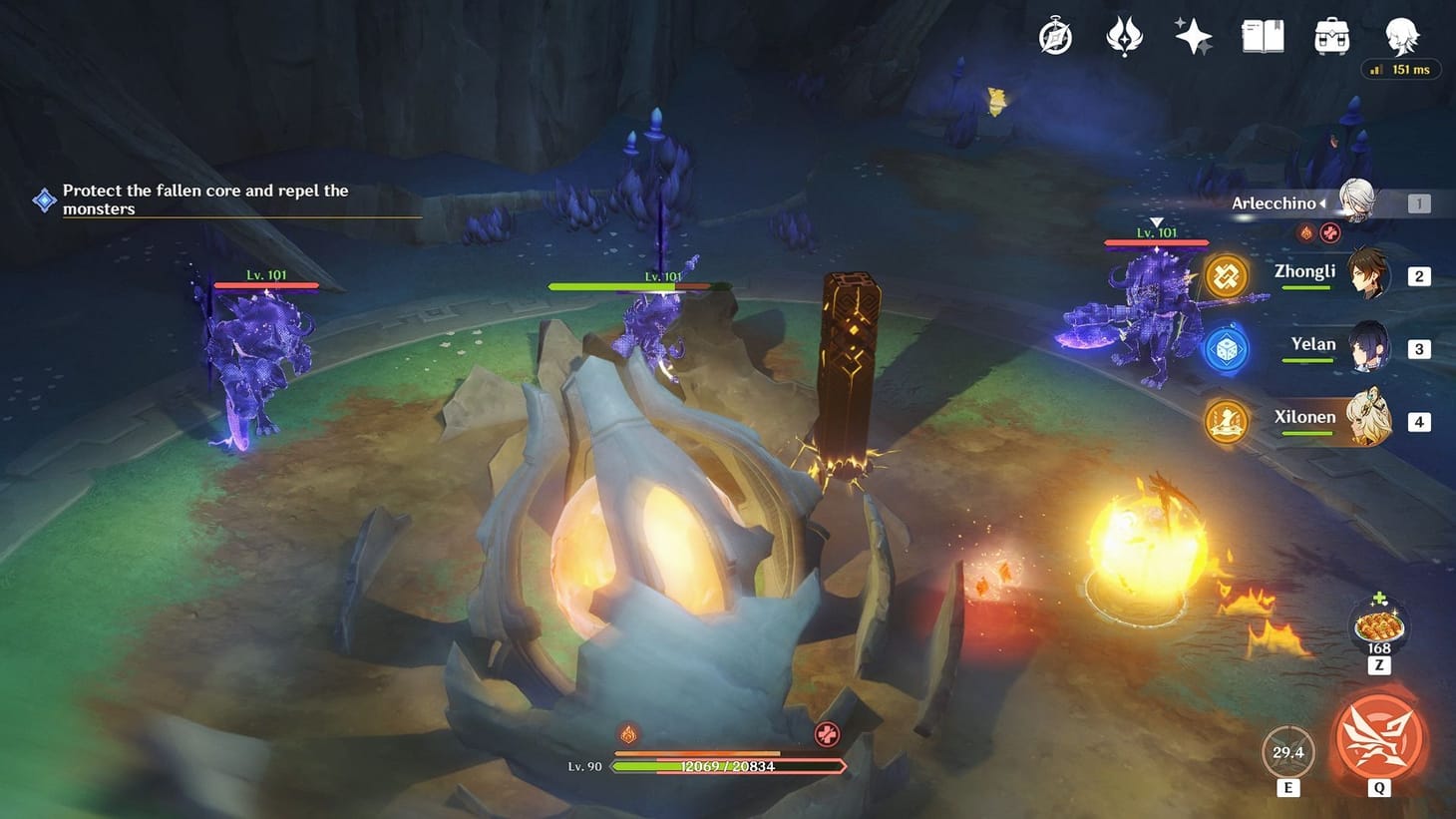Cast the Elemental Burst with the Q icon

(x=1378, y=740)
